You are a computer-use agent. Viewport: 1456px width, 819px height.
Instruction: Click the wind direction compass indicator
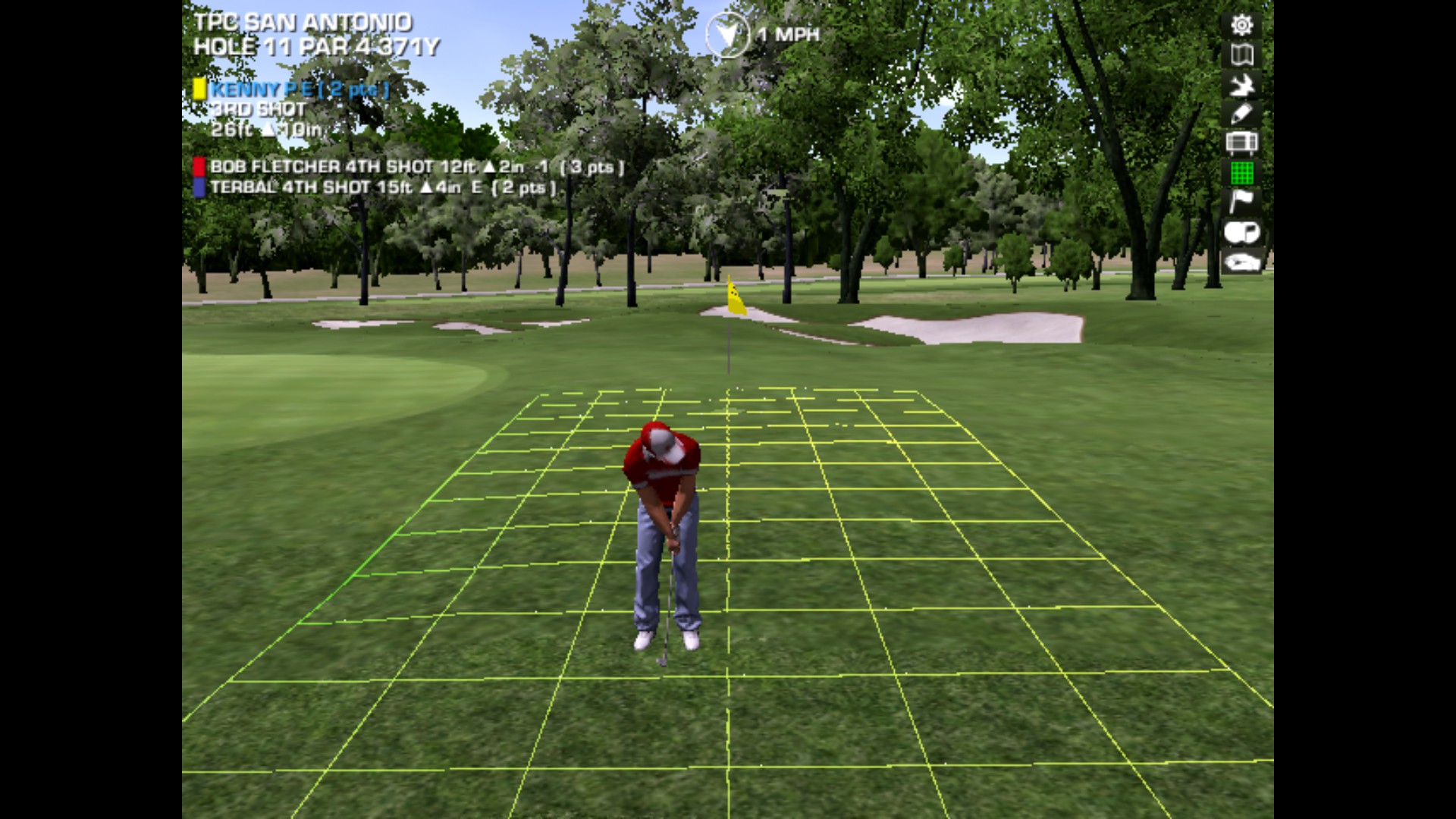(726, 35)
